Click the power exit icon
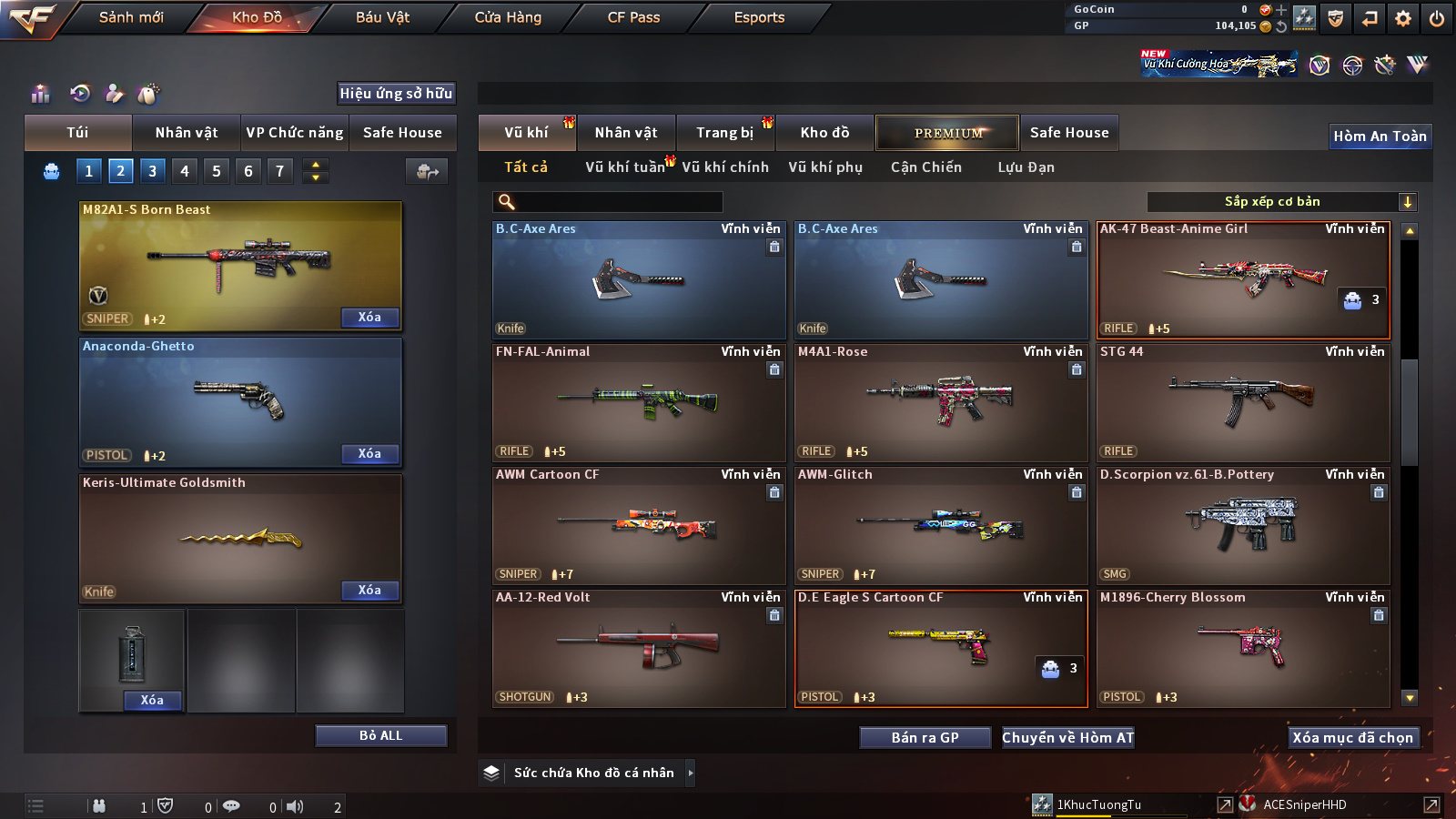 click(x=1437, y=18)
